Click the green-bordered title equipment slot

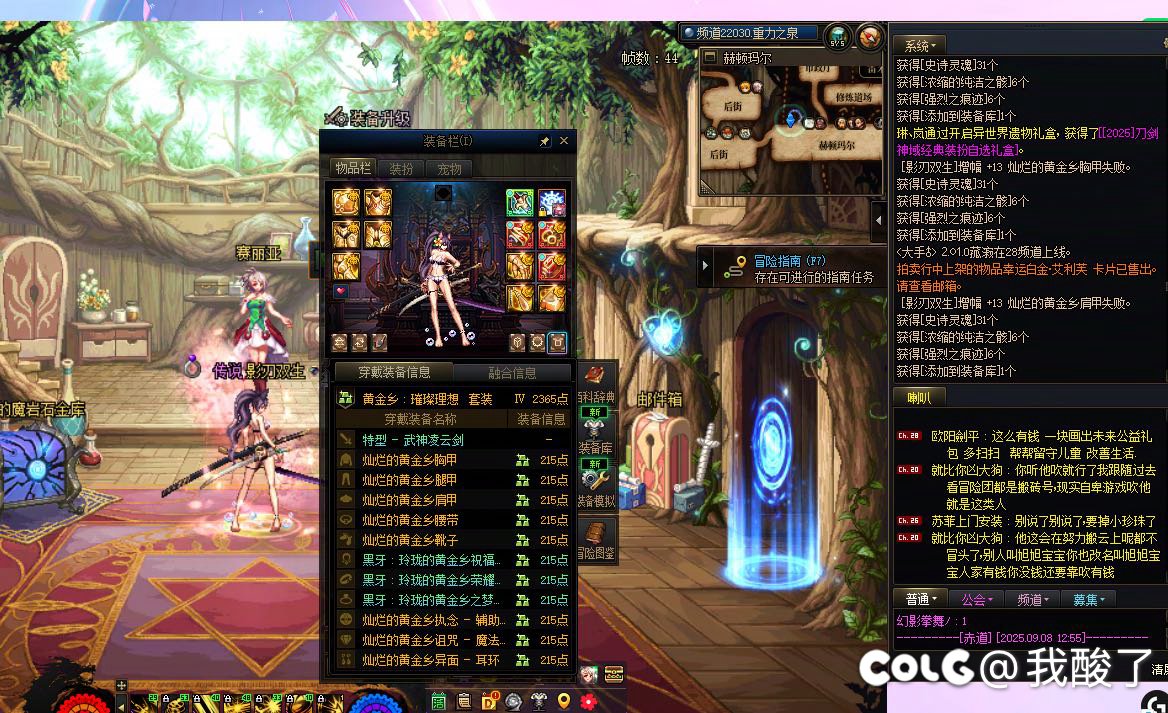[519, 203]
